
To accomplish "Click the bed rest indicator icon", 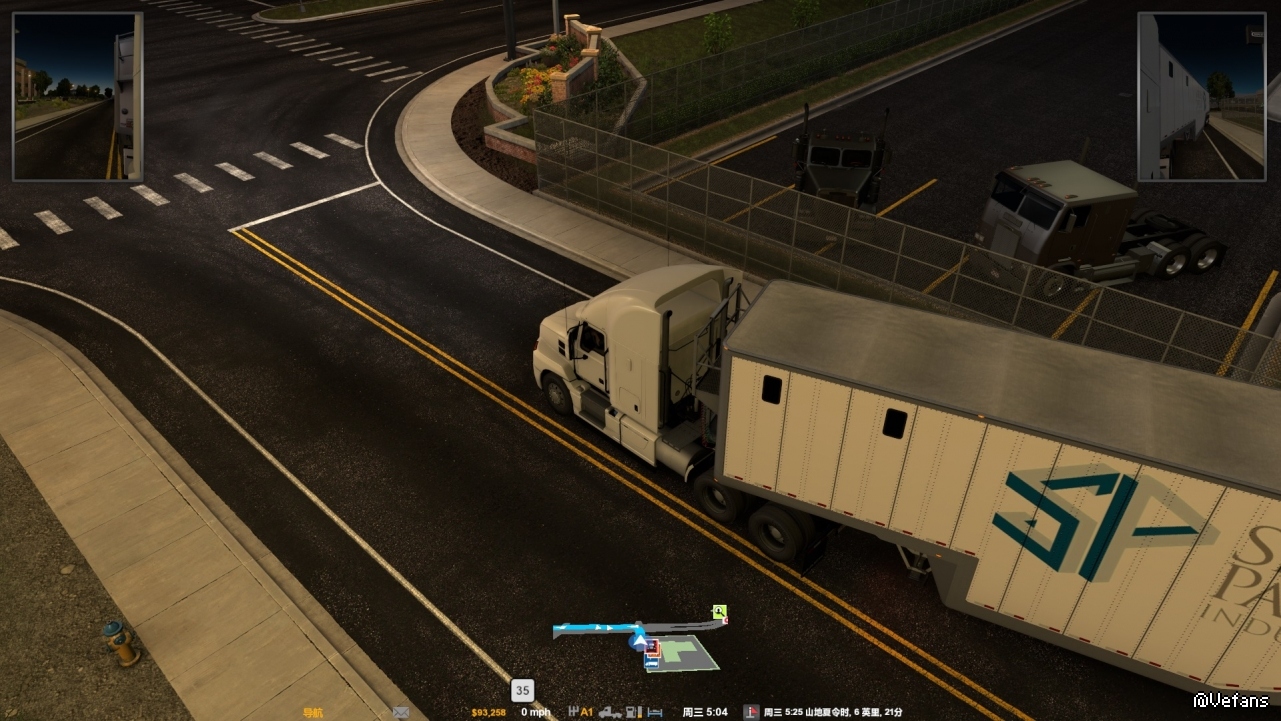I will pos(654,712).
